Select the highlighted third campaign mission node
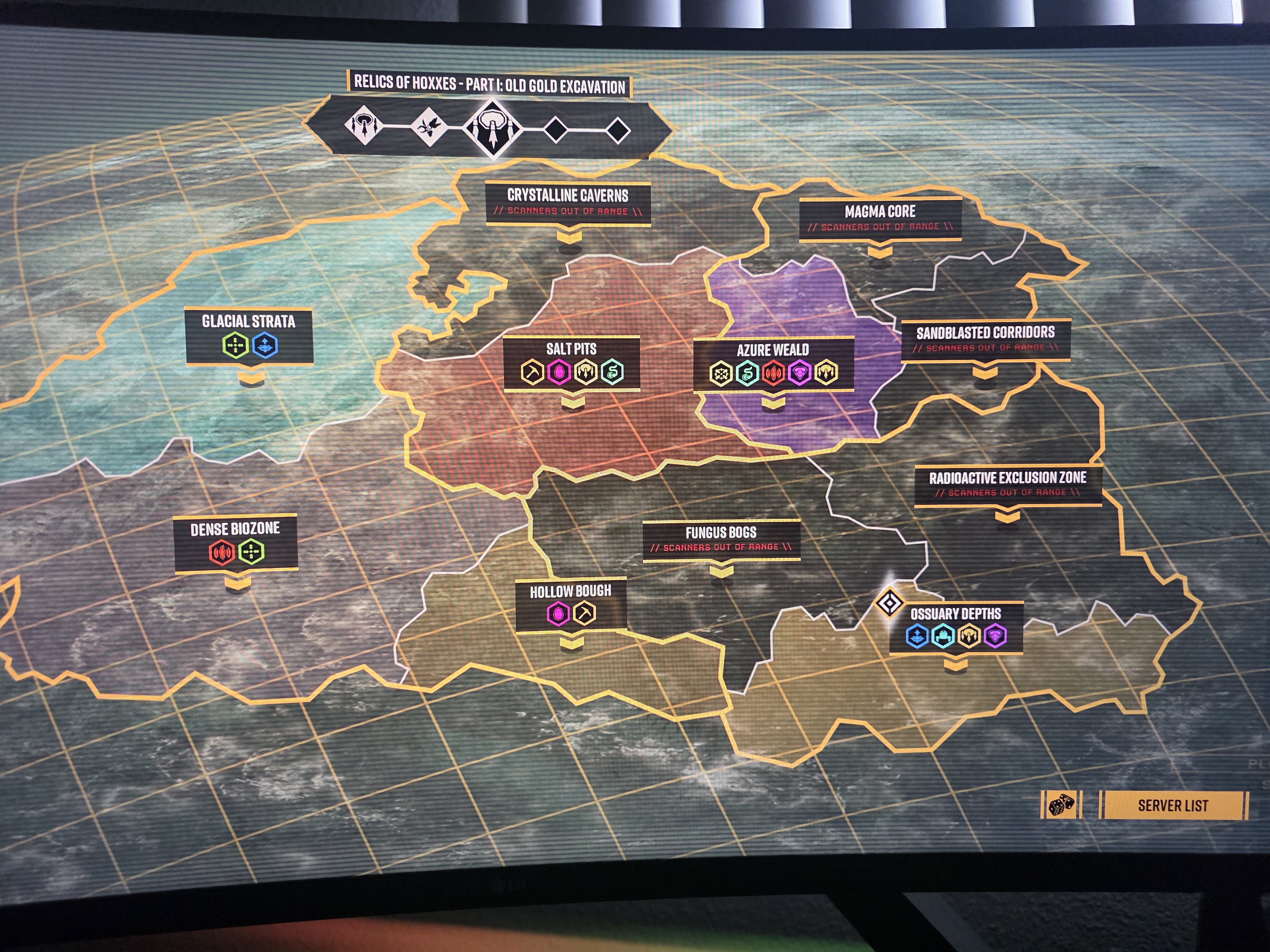 click(492, 129)
